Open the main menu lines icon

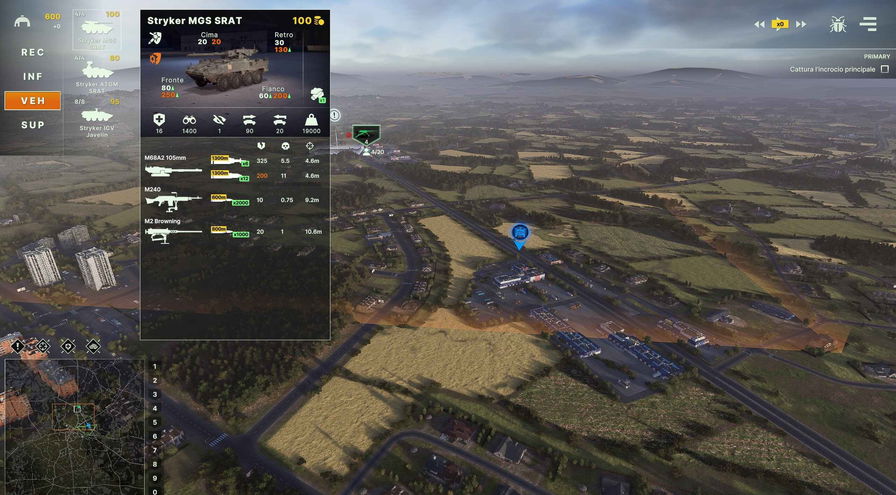[x=867, y=24]
